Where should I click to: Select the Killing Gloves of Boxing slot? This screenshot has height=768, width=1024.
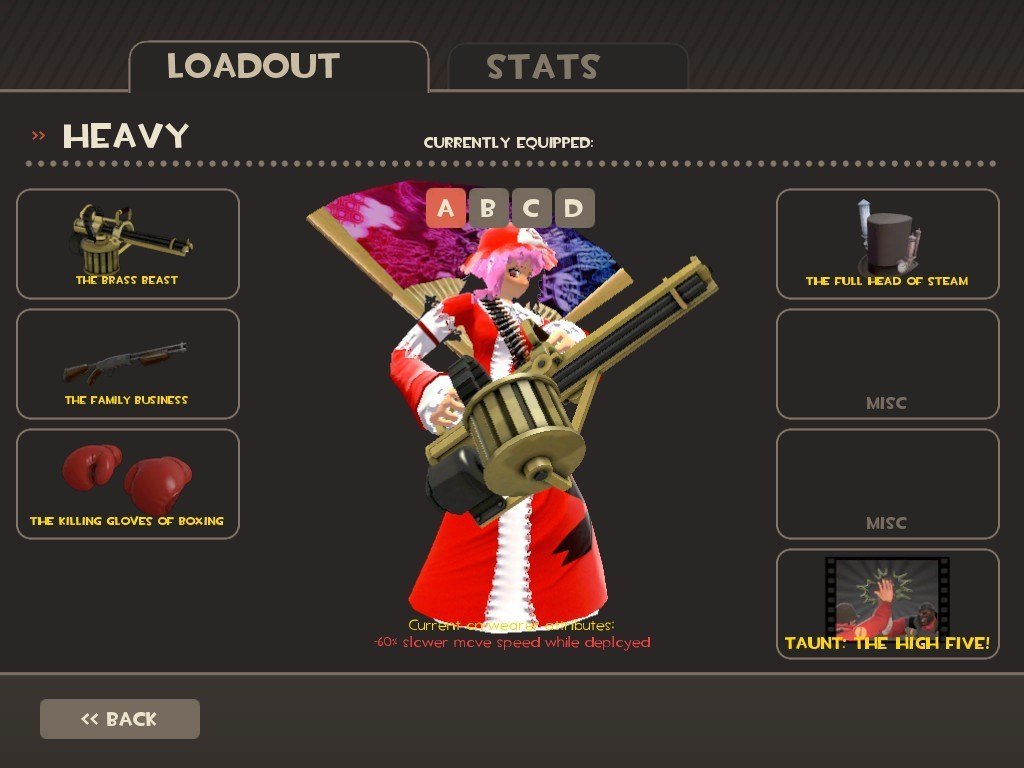click(x=128, y=484)
